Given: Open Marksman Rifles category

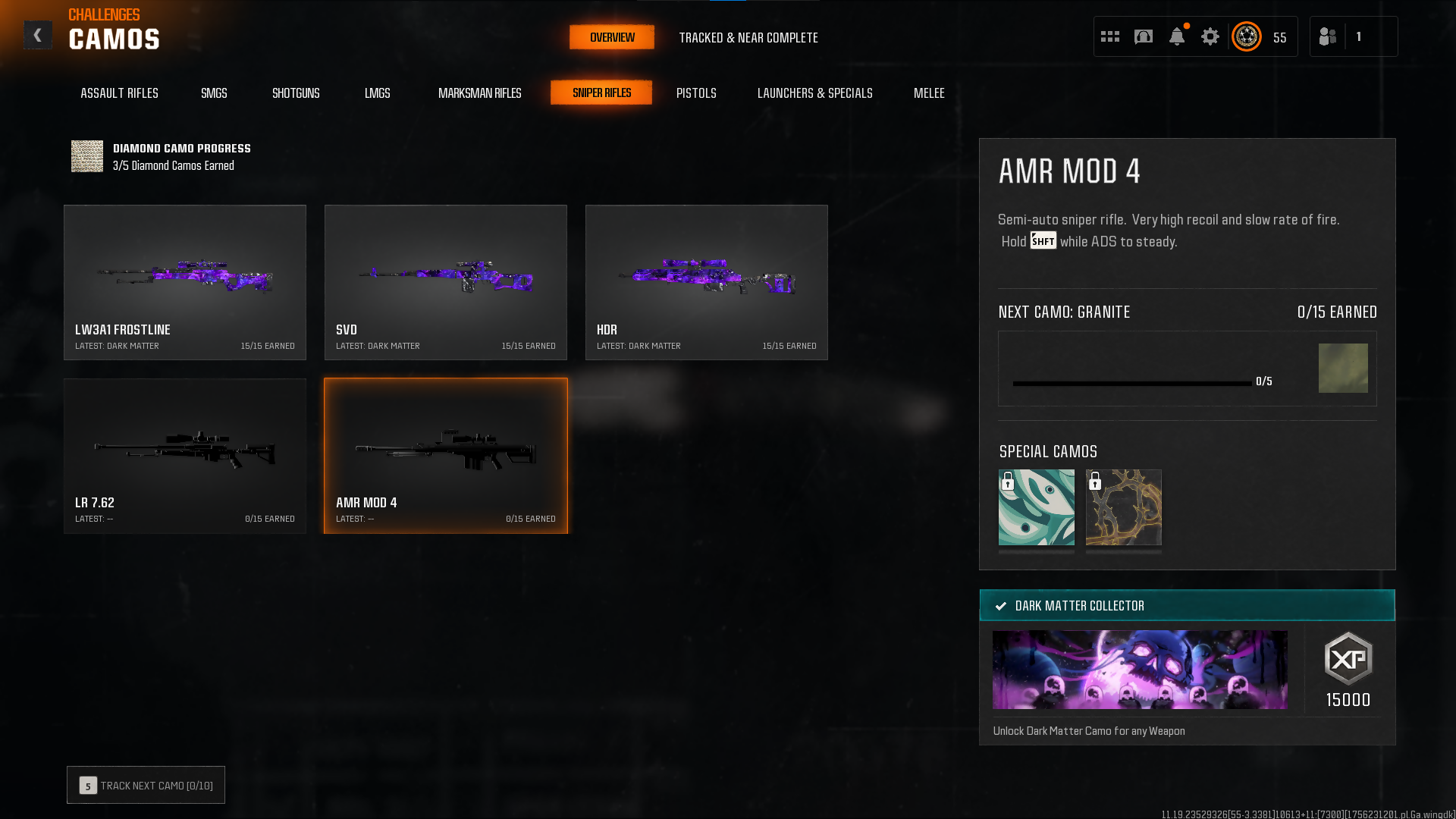Looking at the screenshot, I should 479,93.
